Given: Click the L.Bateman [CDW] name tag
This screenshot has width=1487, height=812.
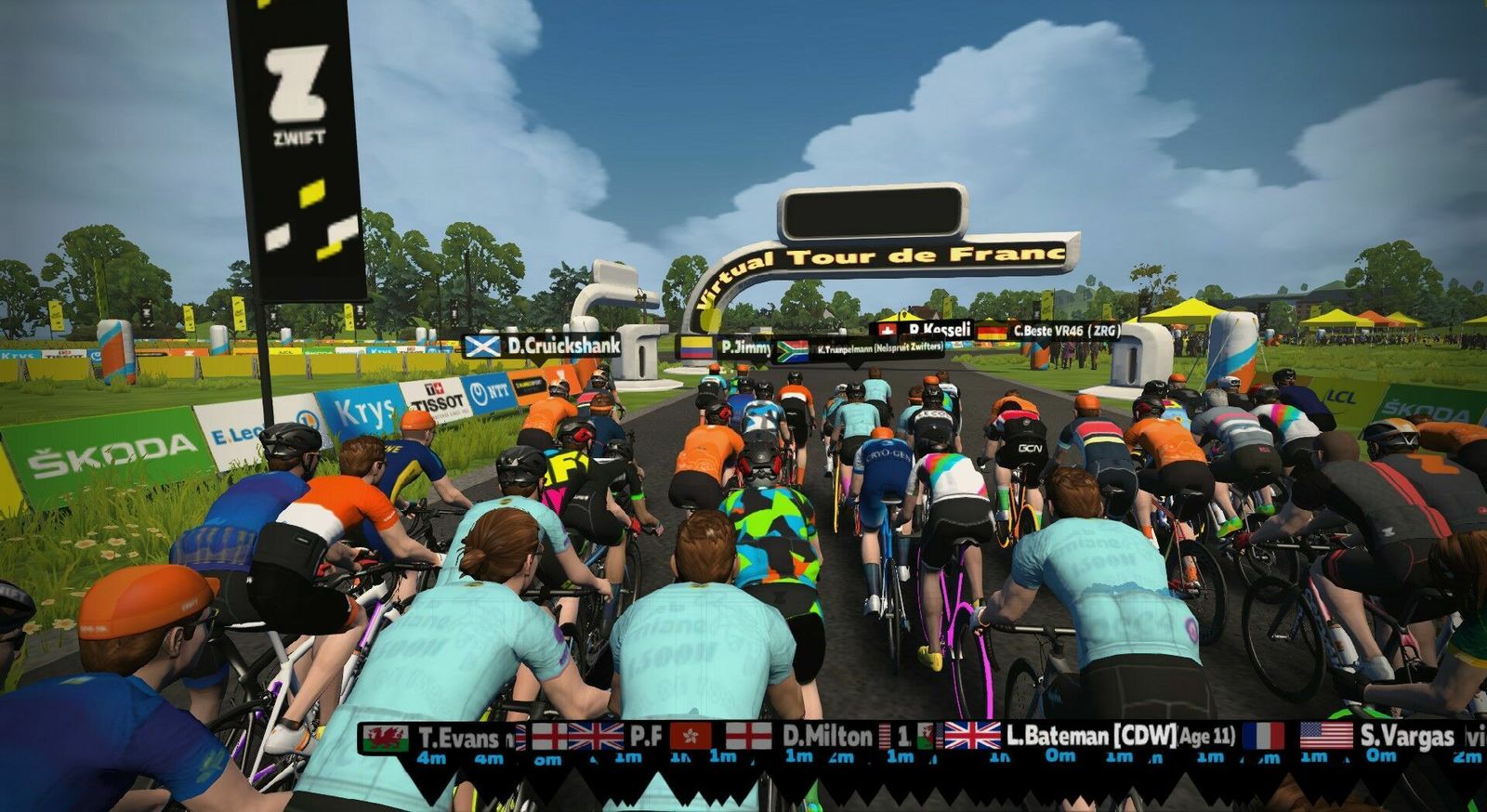Looking at the screenshot, I should coord(1091,736).
